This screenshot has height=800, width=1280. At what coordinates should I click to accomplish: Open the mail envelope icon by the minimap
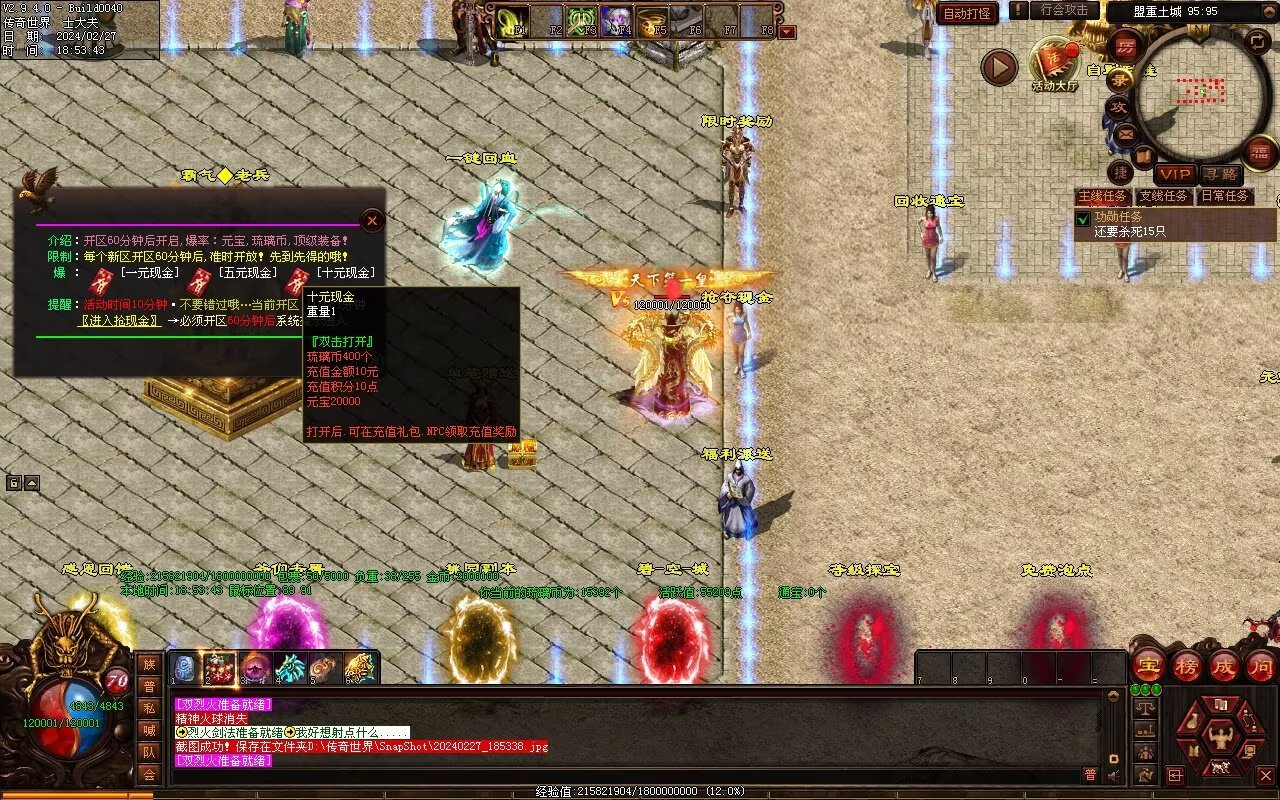[x=1126, y=134]
